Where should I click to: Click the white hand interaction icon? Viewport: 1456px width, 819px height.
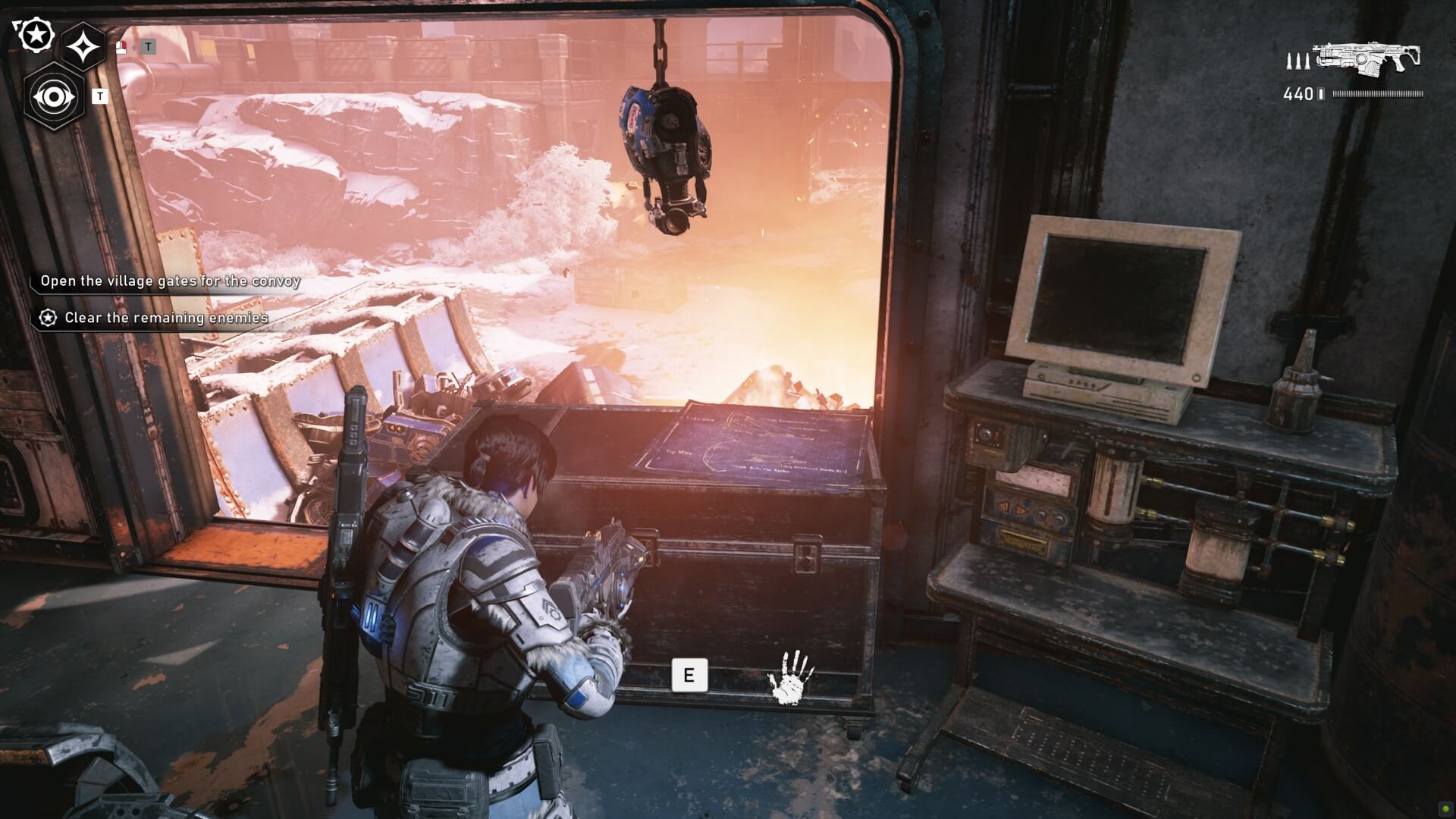[791, 676]
